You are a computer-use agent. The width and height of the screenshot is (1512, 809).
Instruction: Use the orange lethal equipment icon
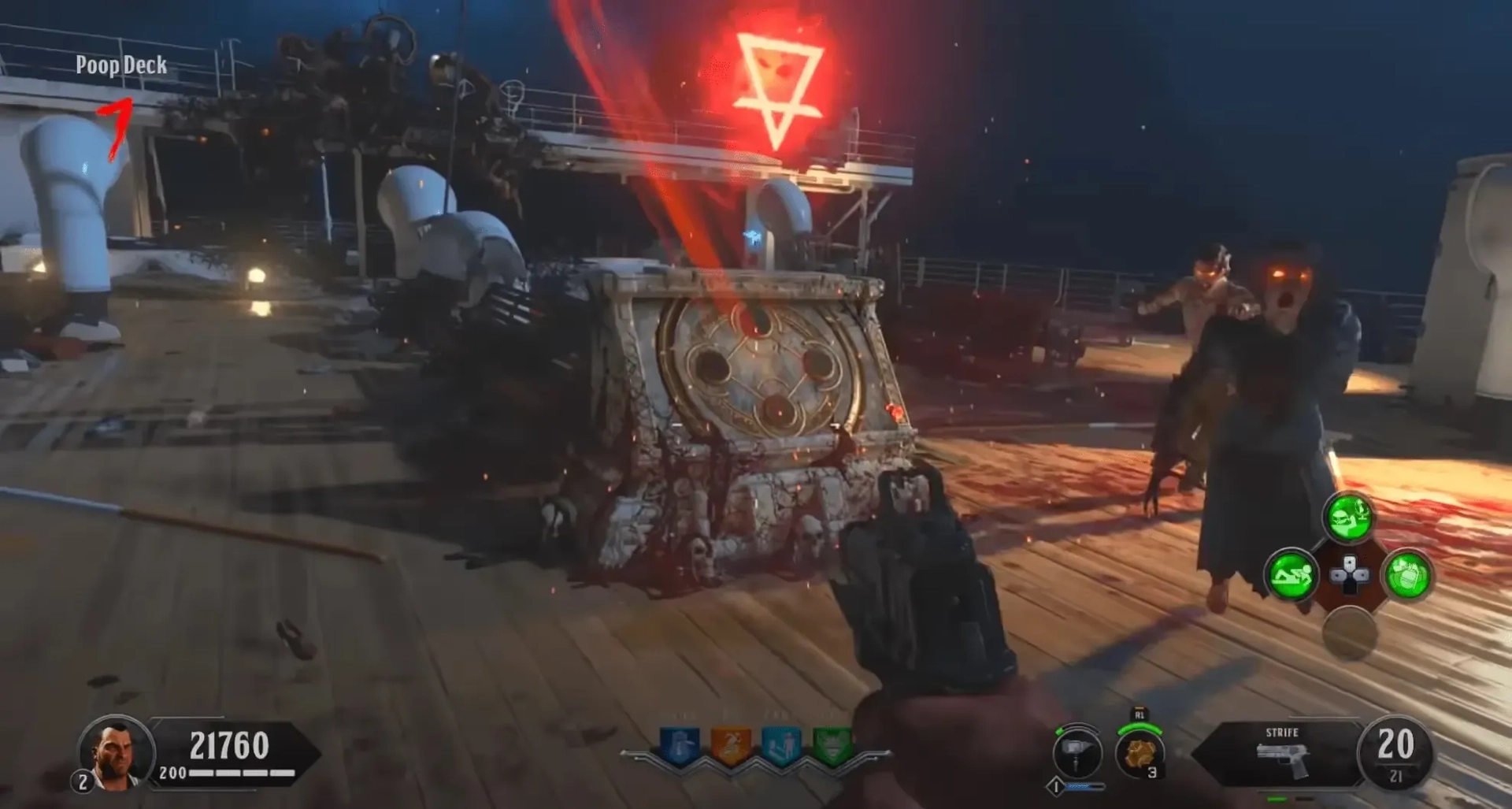click(x=1139, y=753)
